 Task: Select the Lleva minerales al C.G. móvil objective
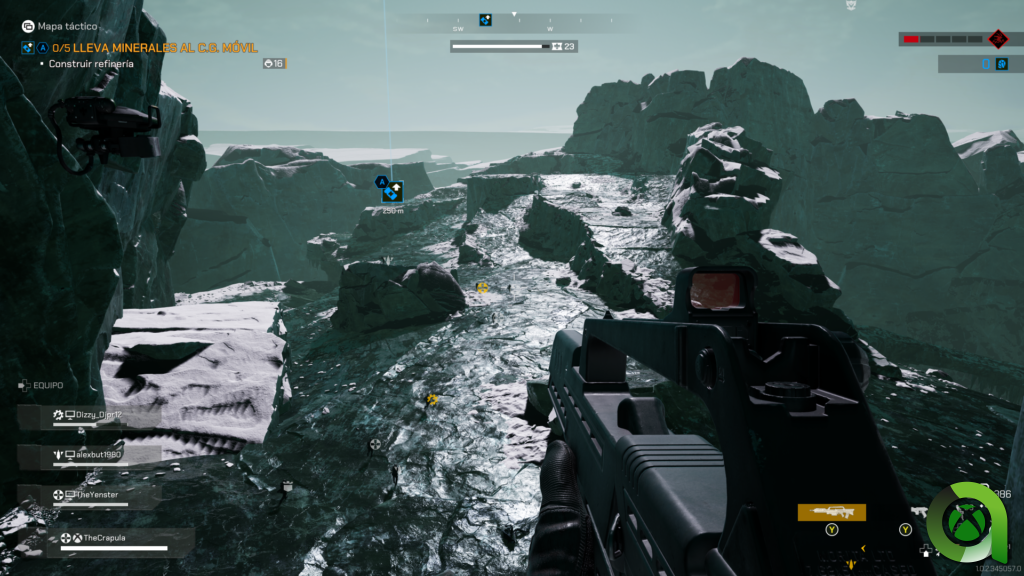tap(165, 48)
